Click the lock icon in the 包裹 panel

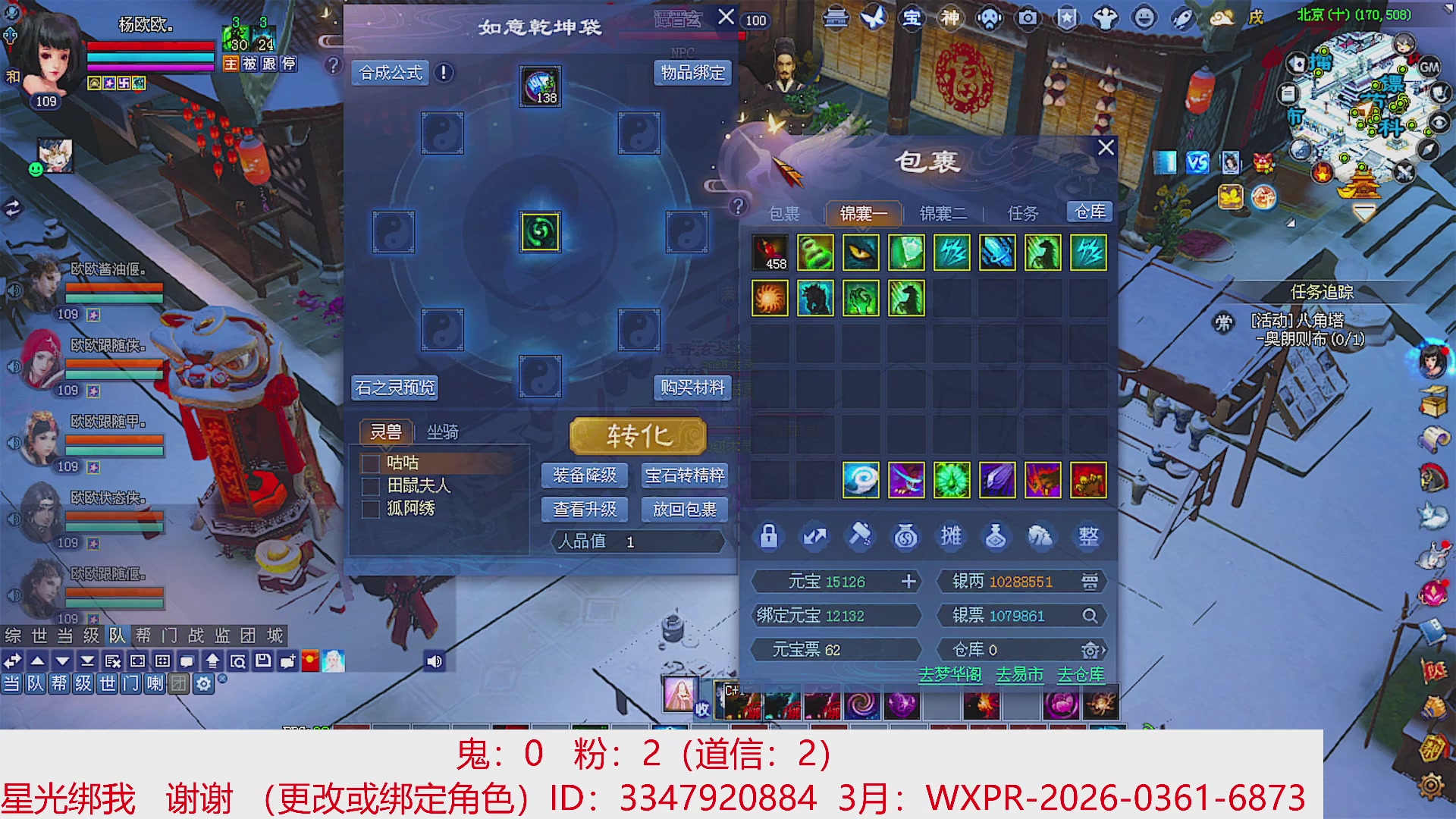click(768, 535)
